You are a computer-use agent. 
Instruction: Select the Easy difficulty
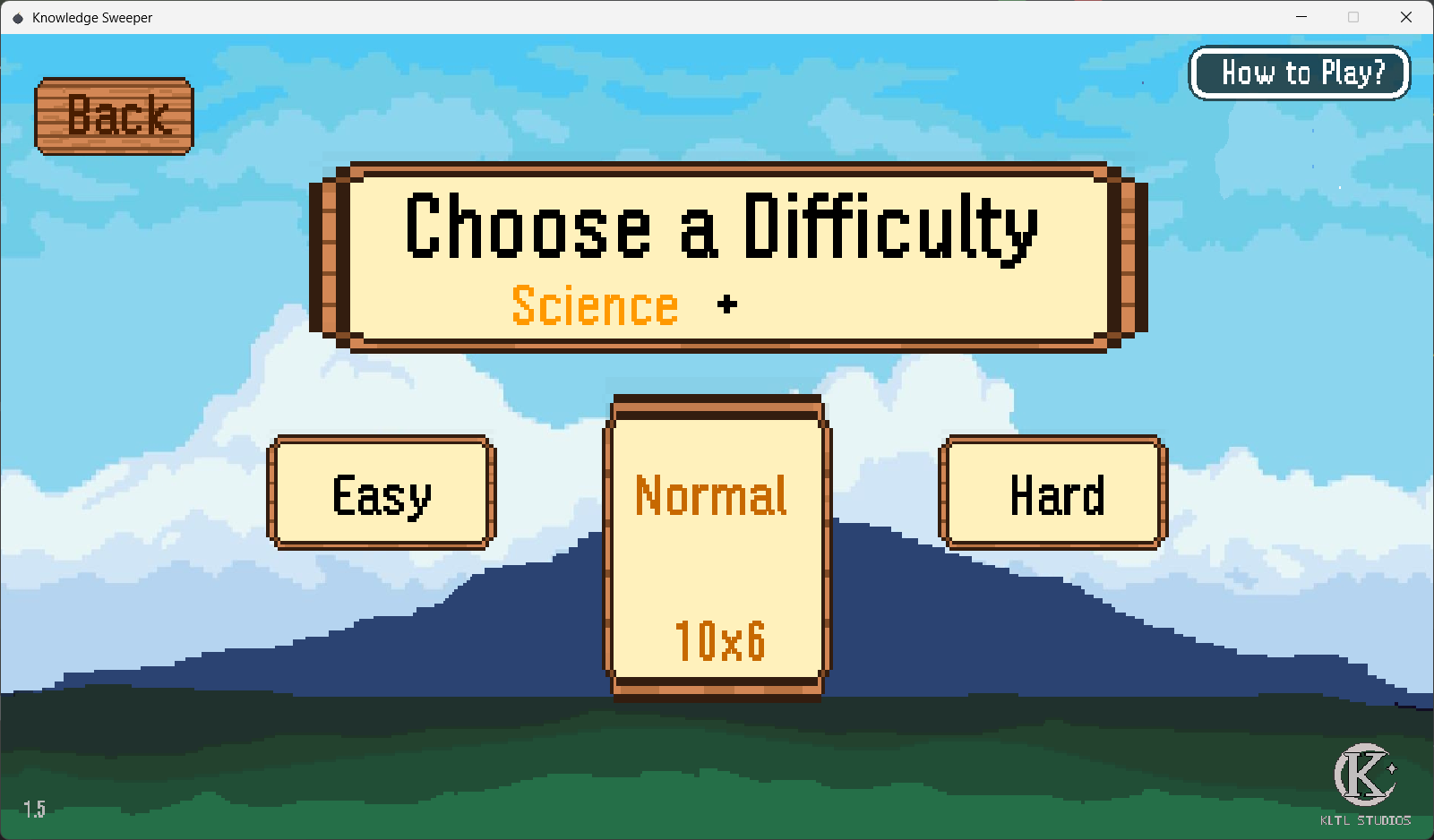pyautogui.click(x=381, y=493)
